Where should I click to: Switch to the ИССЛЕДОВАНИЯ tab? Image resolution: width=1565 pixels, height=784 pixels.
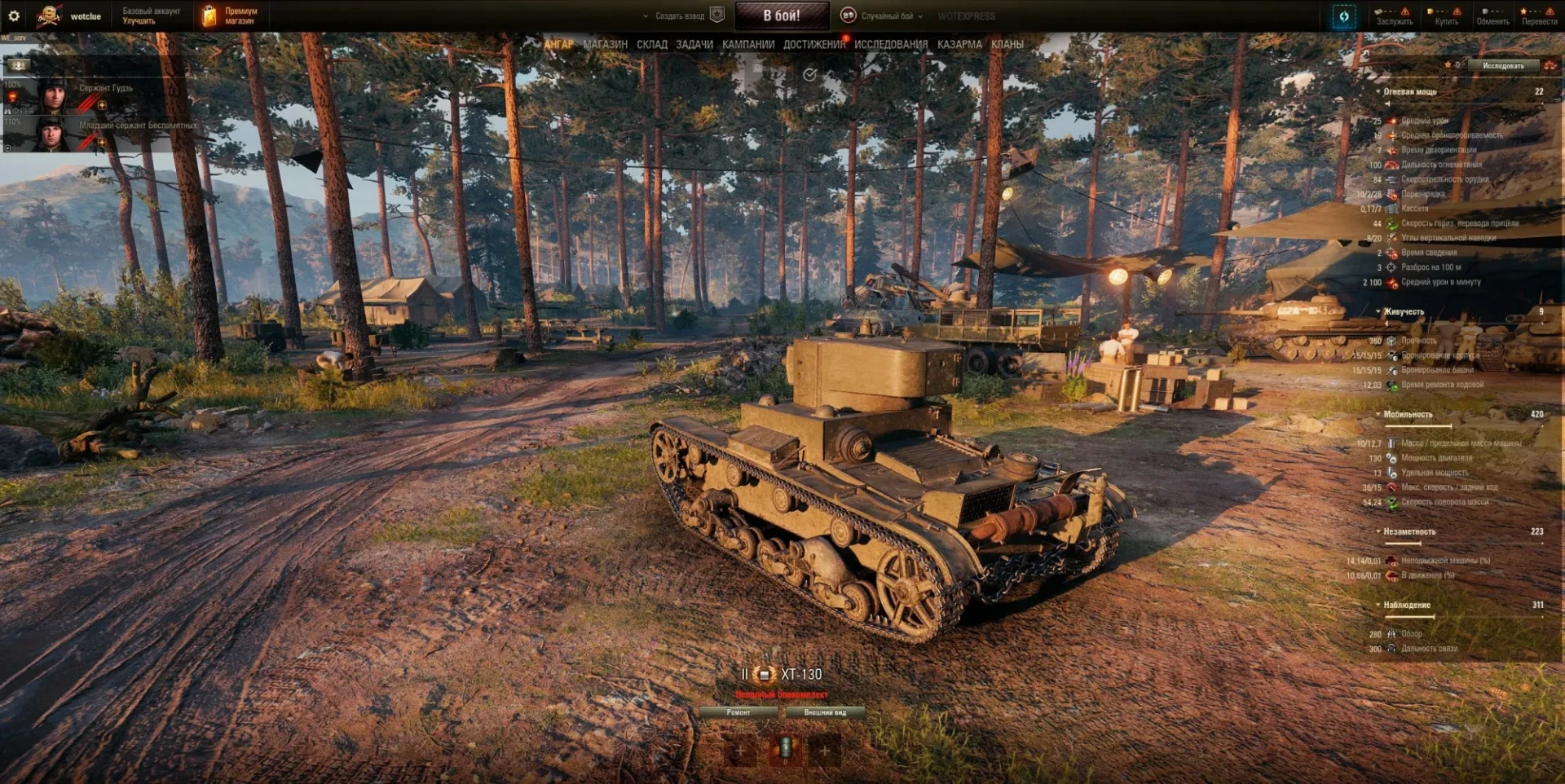coord(890,45)
